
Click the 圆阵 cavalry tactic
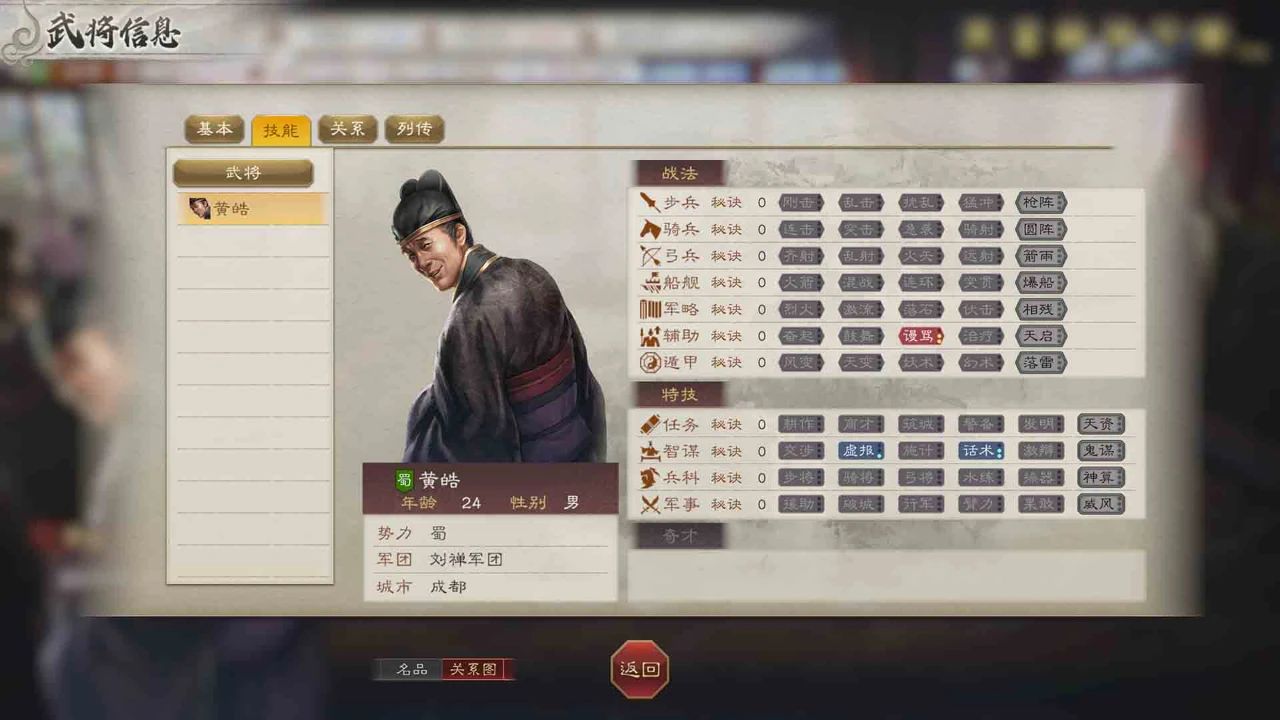[x=1041, y=230]
